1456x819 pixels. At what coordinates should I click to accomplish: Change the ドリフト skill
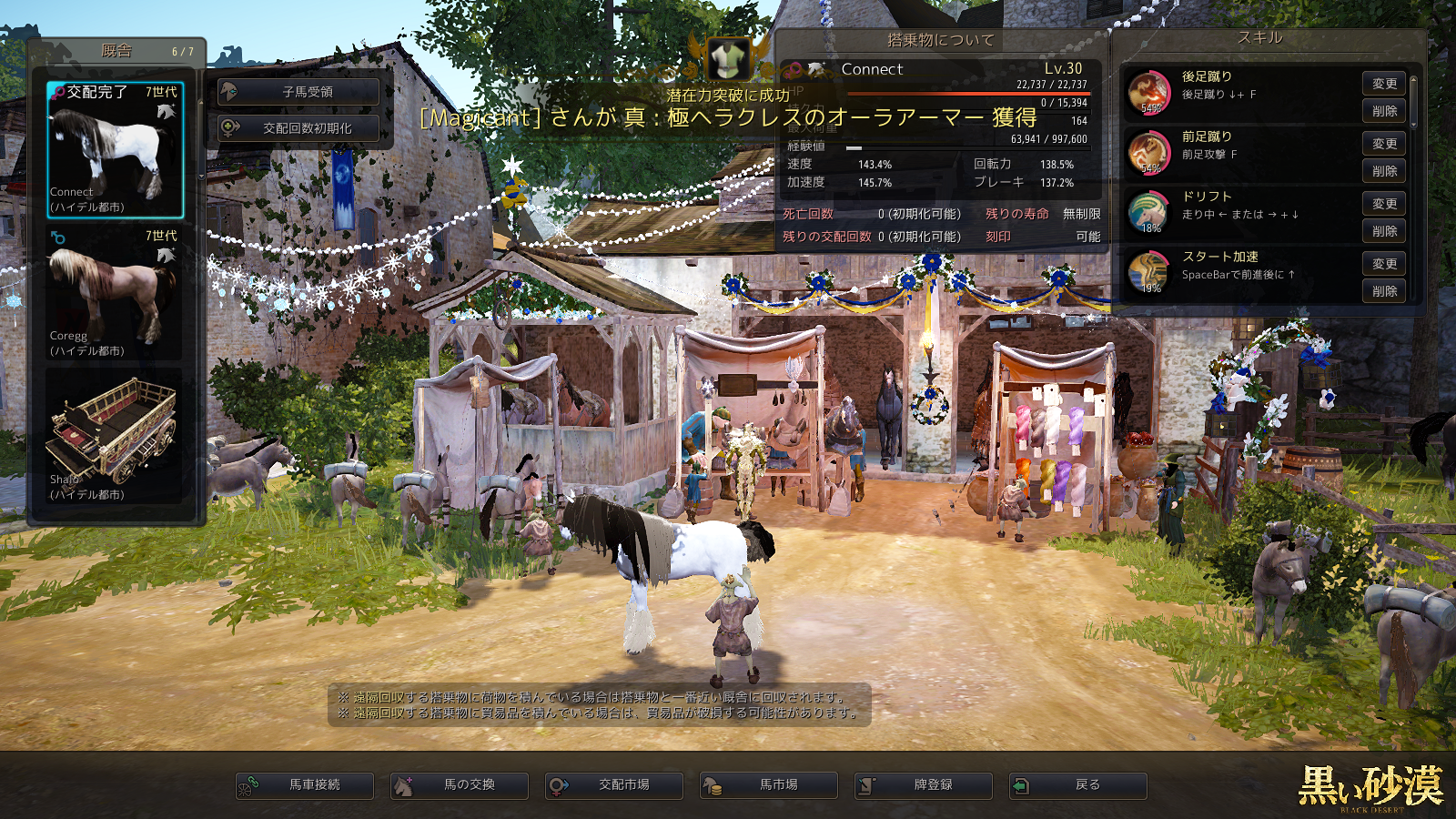[1384, 204]
